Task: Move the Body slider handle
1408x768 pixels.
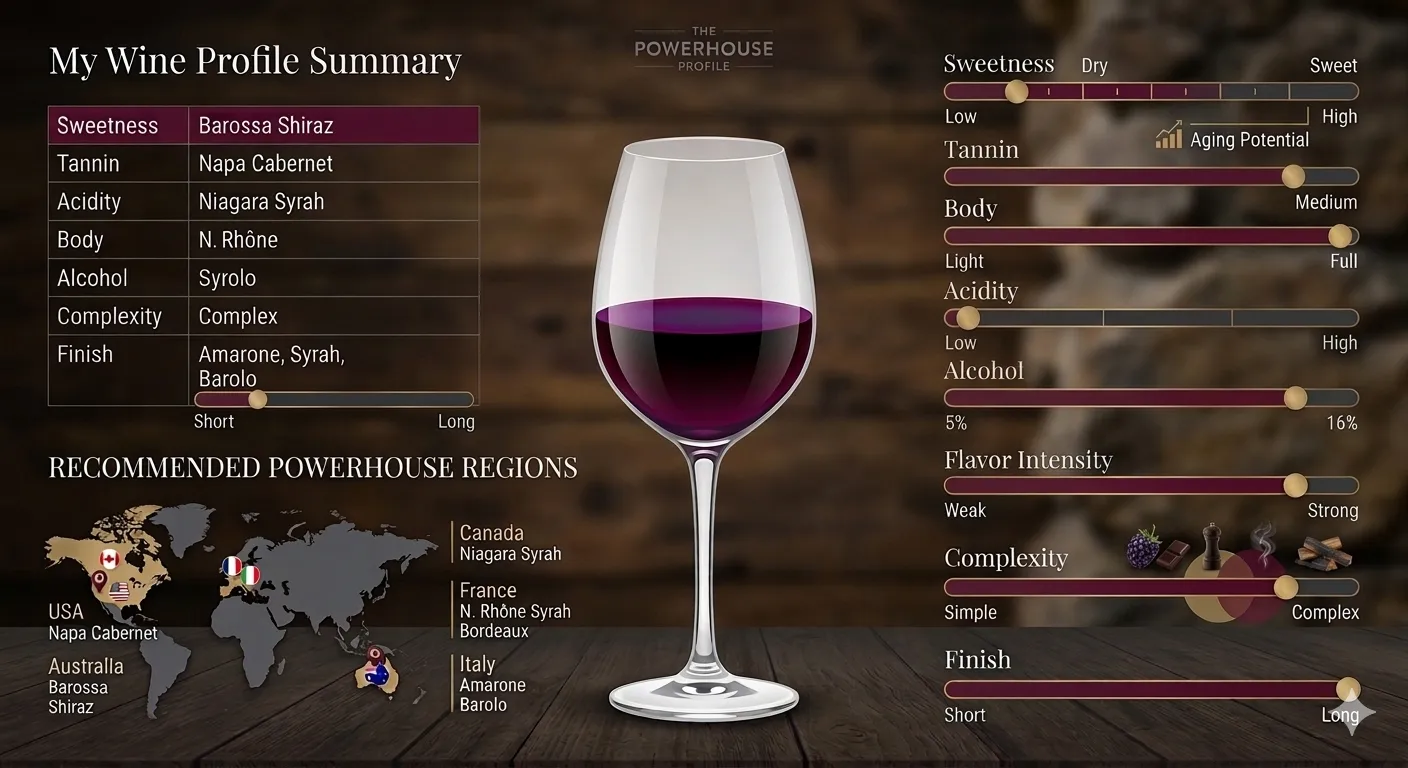Action: [x=1340, y=236]
